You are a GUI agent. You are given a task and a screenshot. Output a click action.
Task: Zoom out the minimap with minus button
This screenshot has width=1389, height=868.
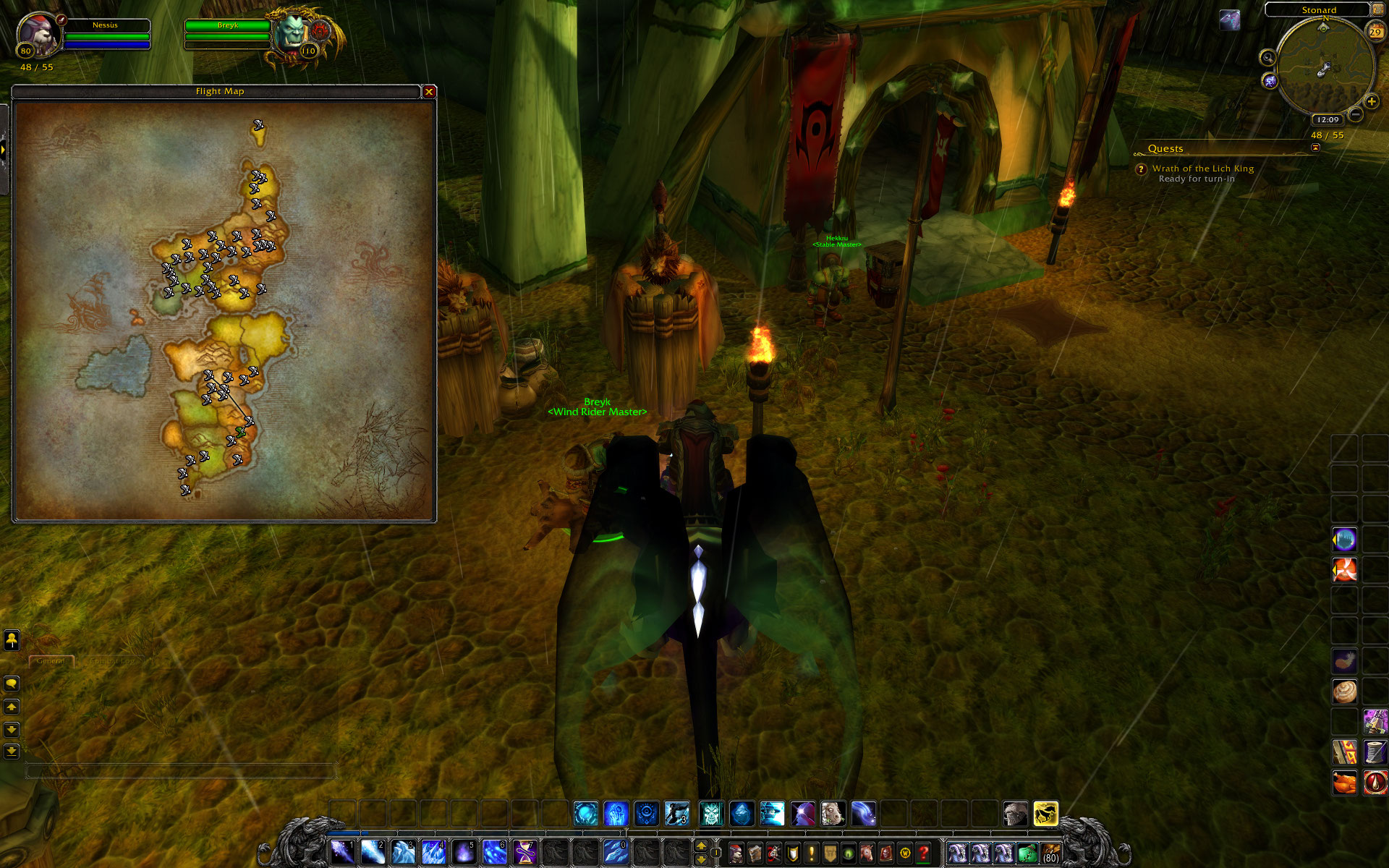(1356, 114)
